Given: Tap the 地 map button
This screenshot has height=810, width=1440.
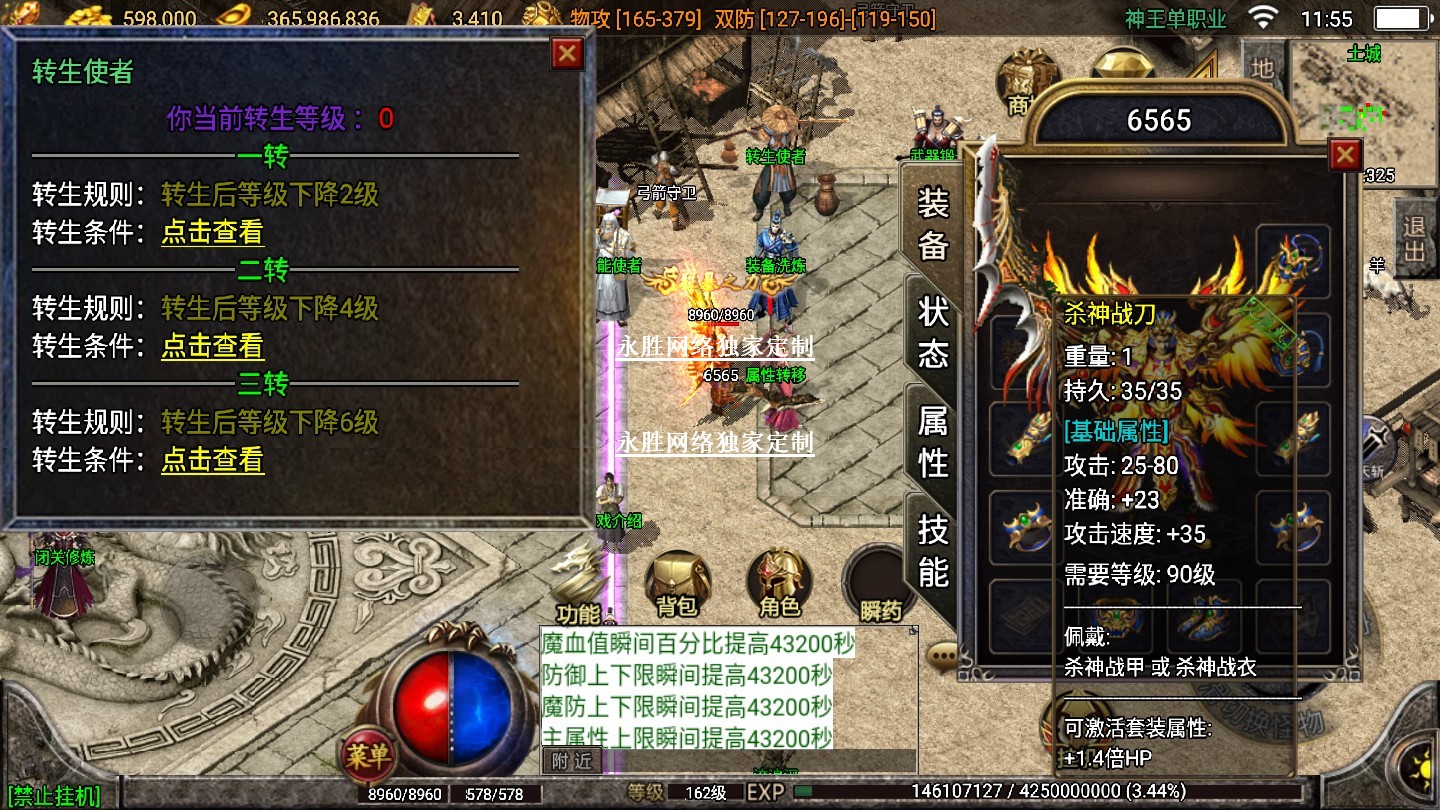Looking at the screenshot, I should click(1263, 68).
